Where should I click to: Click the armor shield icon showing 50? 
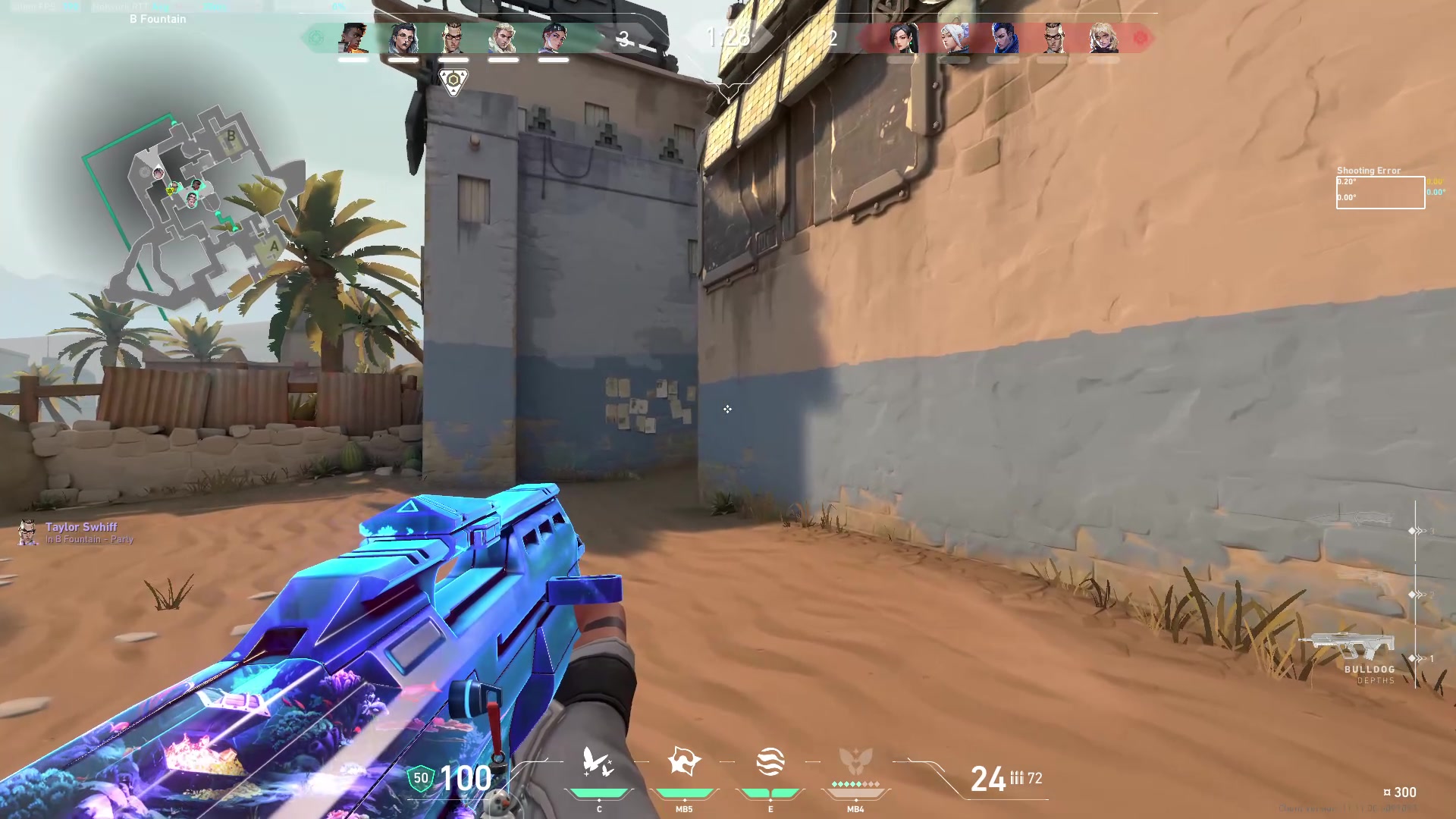click(419, 779)
